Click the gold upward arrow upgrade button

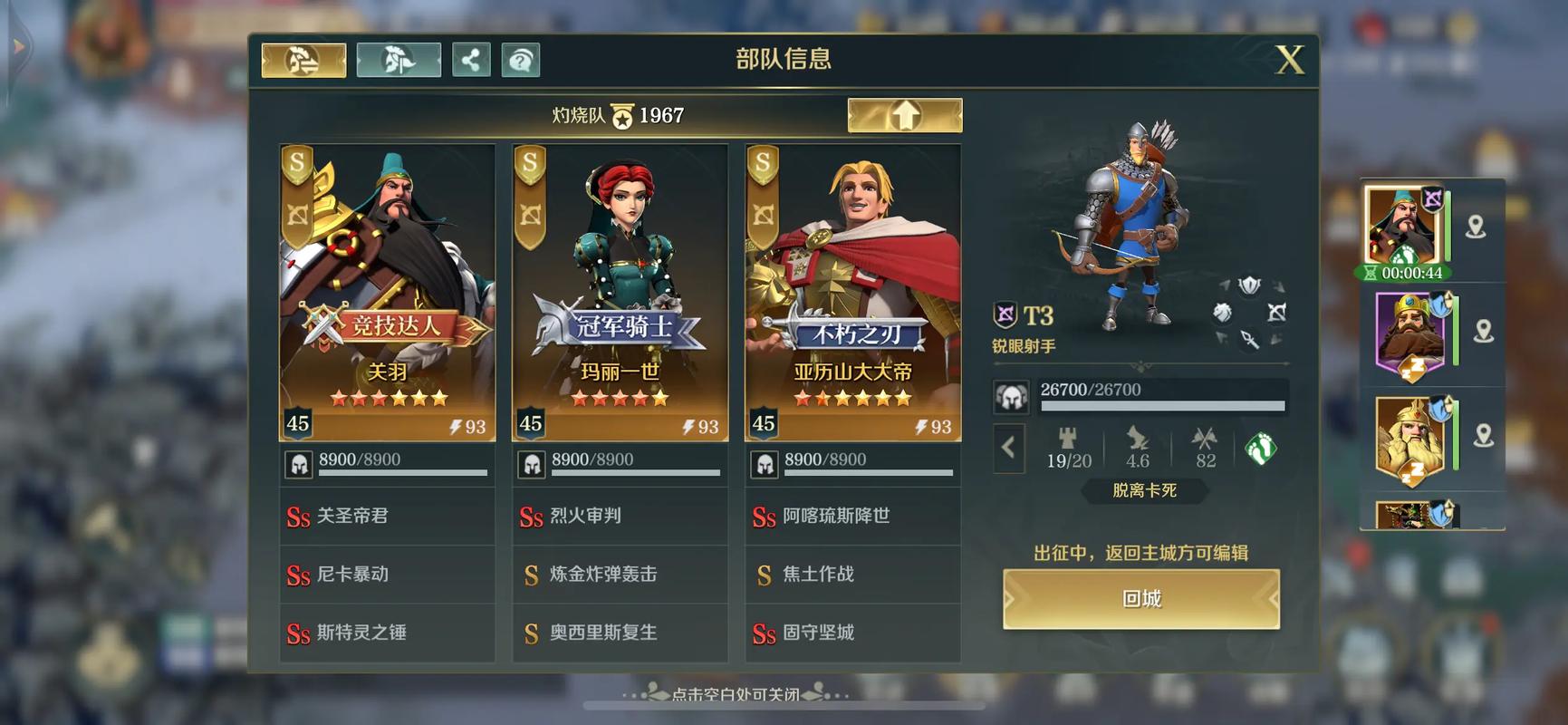pos(904,115)
